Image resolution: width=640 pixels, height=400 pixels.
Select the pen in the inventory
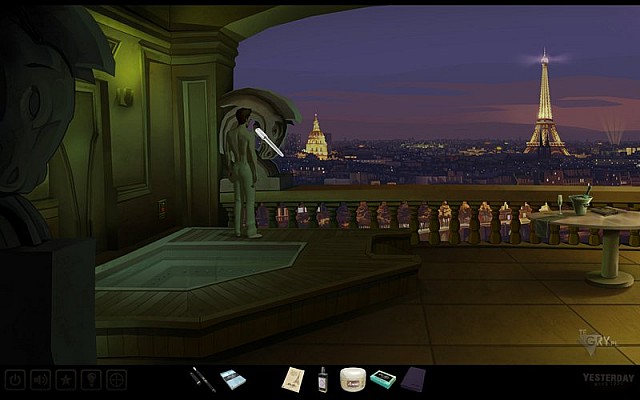point(203,379)
